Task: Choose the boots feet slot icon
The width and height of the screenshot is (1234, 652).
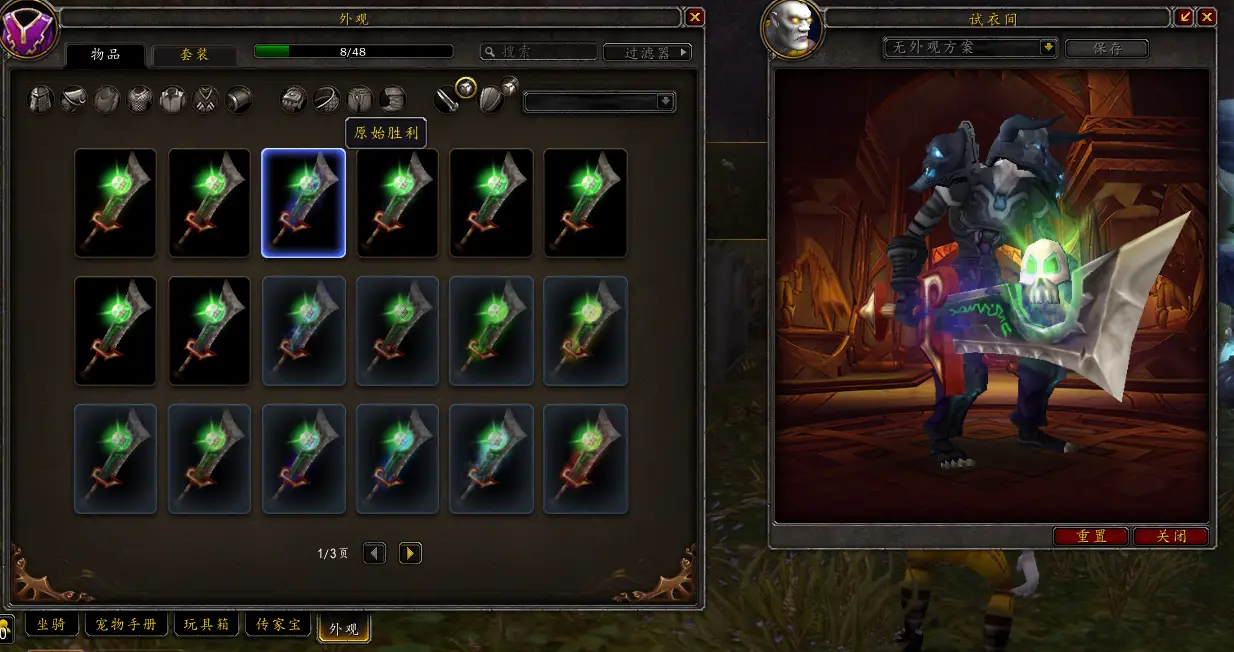Action: click(x=393, y=99)
